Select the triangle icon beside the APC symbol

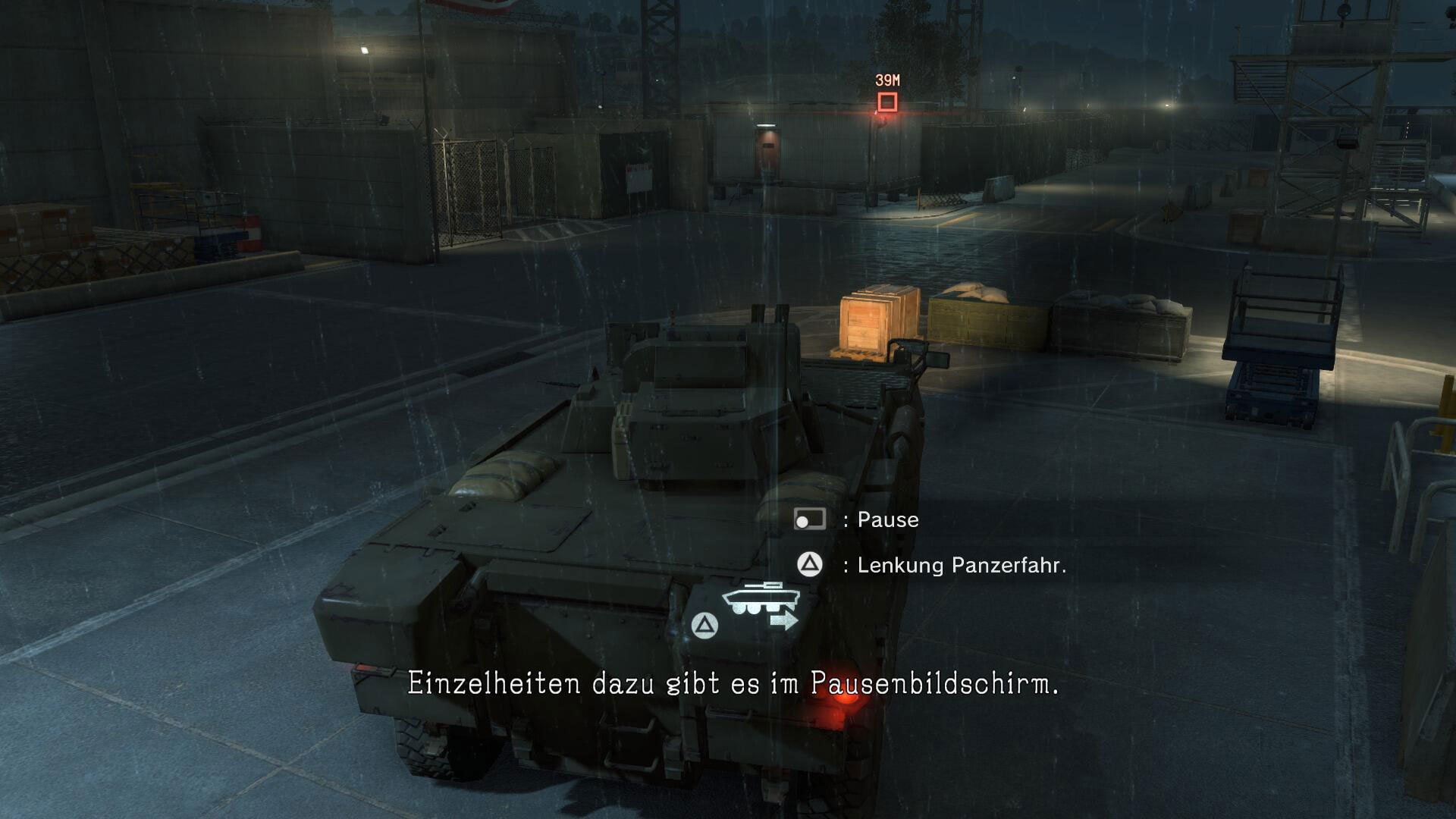[705, 623]
